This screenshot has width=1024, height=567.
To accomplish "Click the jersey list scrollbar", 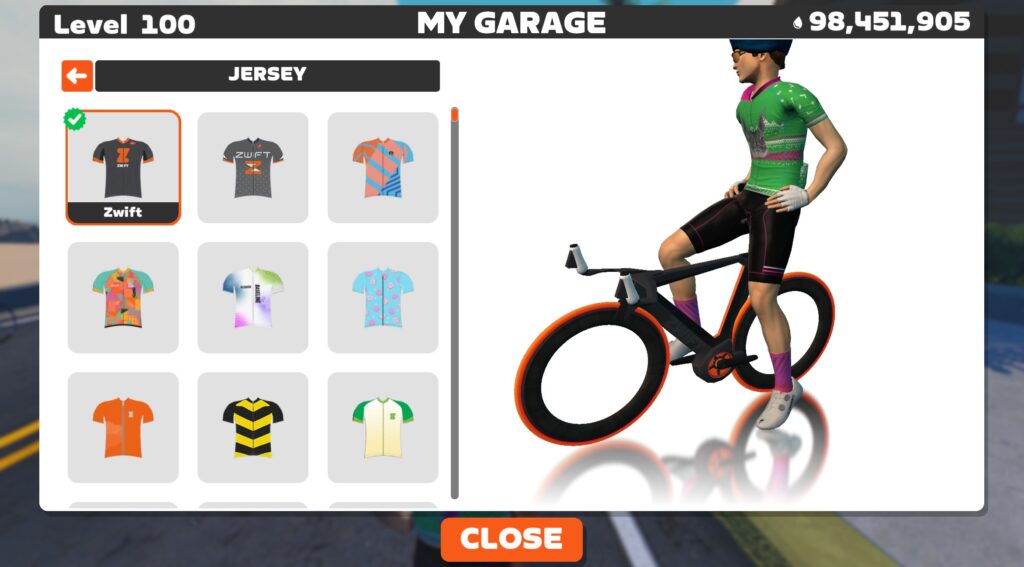I will [x=455, y=300].
